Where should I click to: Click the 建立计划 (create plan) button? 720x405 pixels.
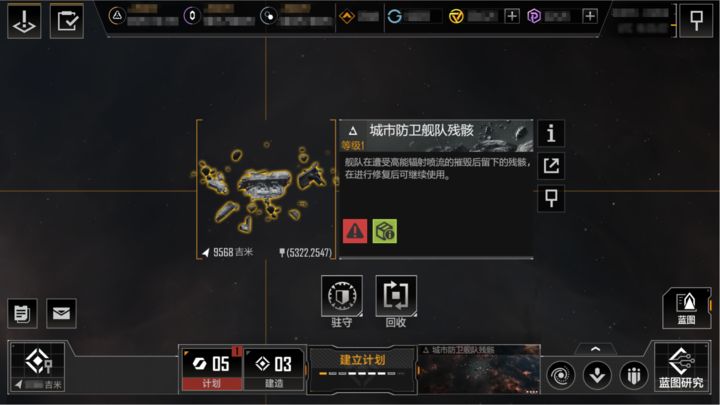coord(362,366)
